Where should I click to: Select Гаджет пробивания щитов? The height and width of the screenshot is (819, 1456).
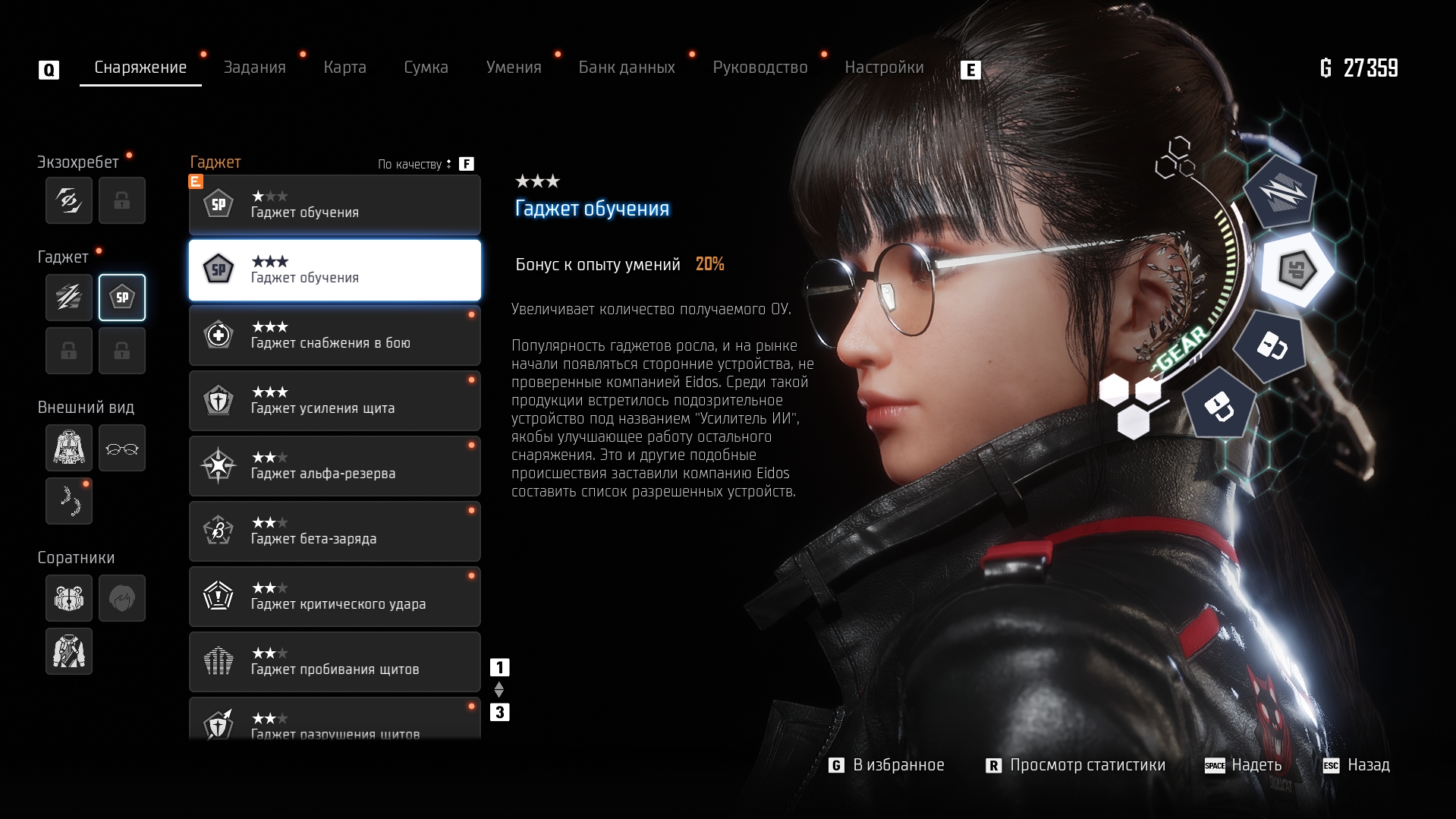(x=335, y=662)
